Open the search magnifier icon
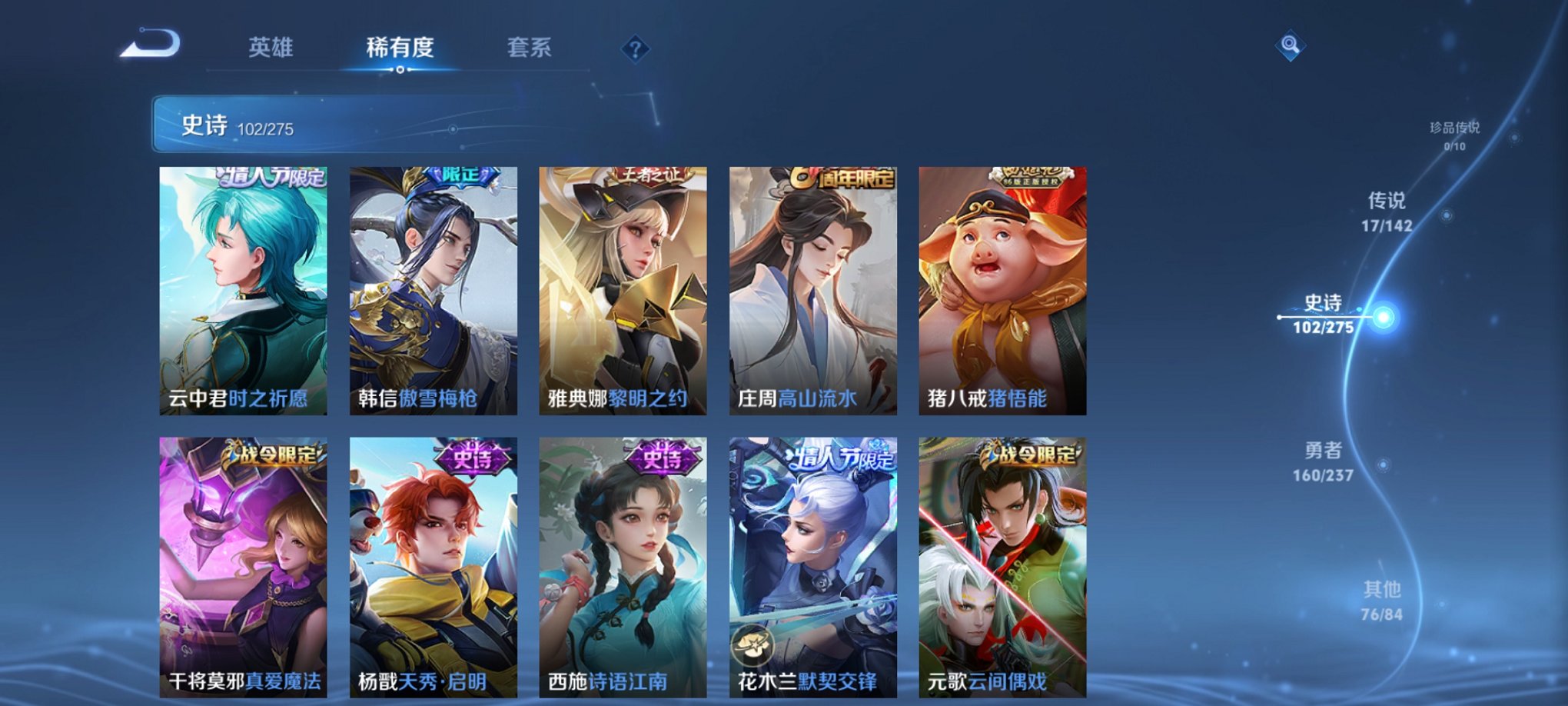The width and height of the screenshot is (1568, 706). 1291,45
